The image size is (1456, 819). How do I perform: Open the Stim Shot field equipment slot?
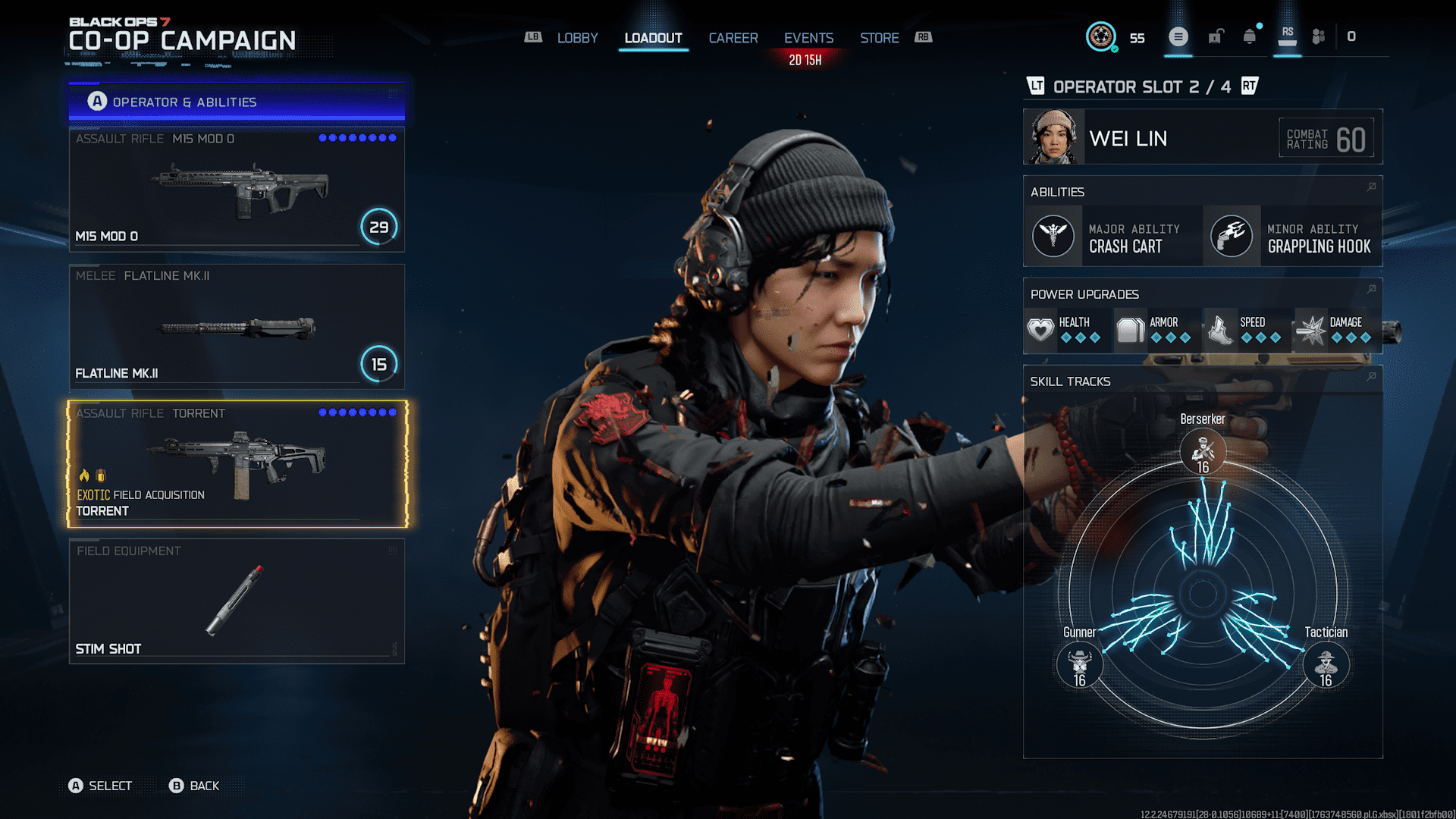(237, 601)
